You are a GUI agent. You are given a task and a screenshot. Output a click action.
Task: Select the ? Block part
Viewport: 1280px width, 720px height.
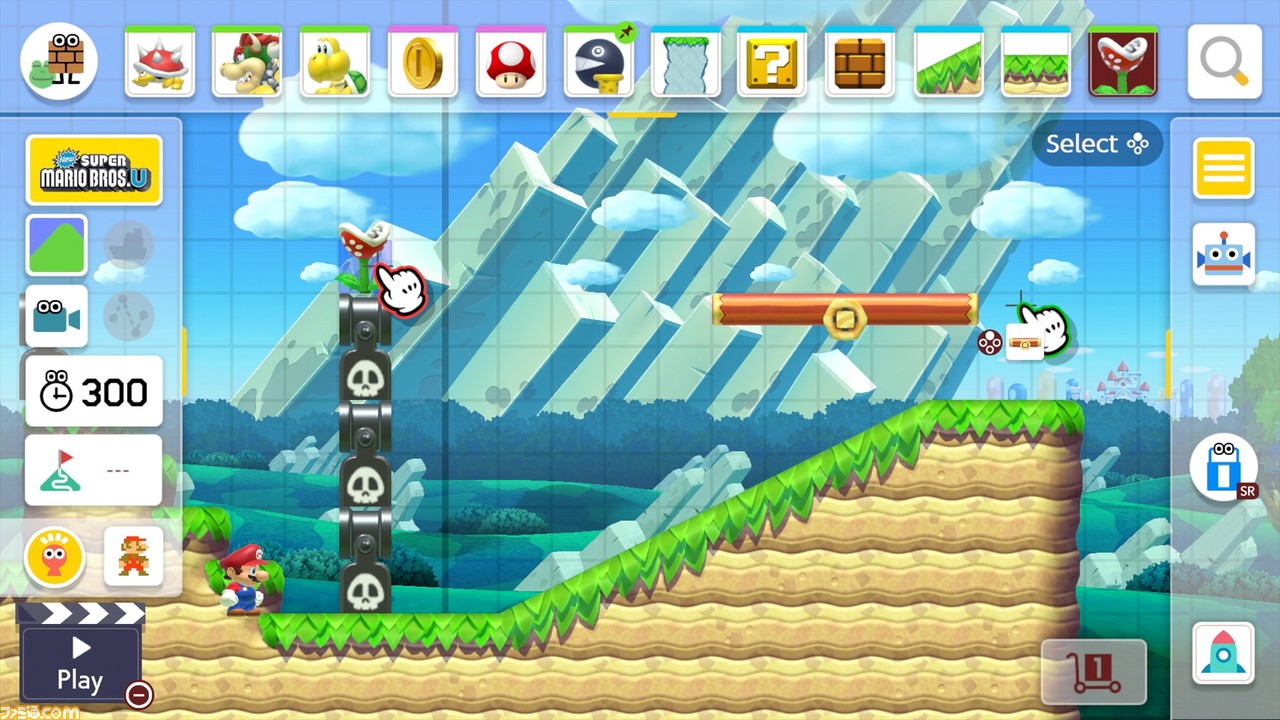coord(773,60)
